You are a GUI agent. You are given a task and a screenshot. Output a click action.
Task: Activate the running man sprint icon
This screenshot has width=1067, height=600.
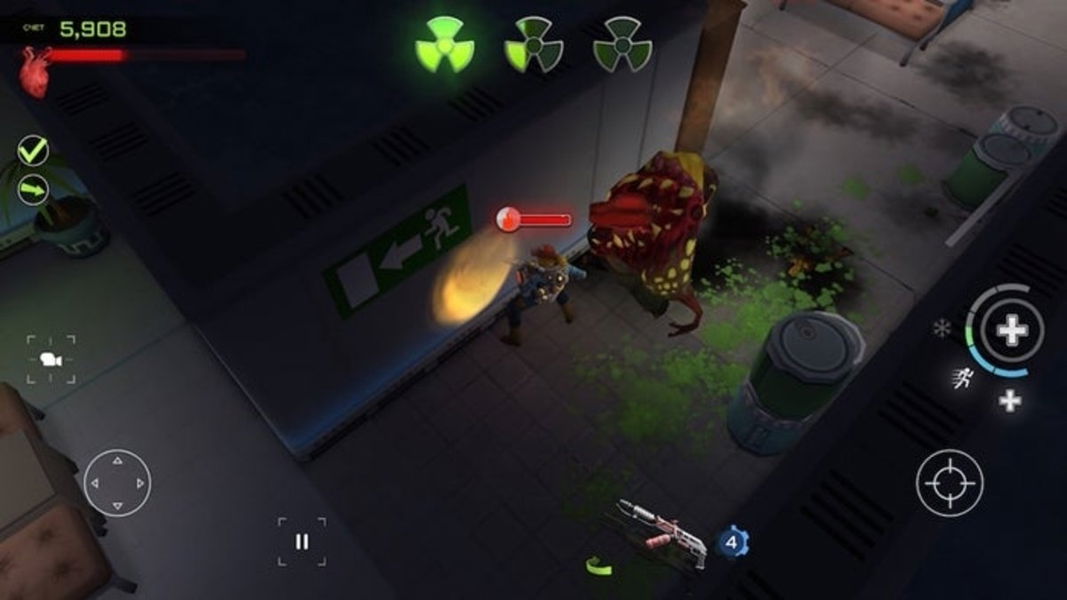[964, 378]
